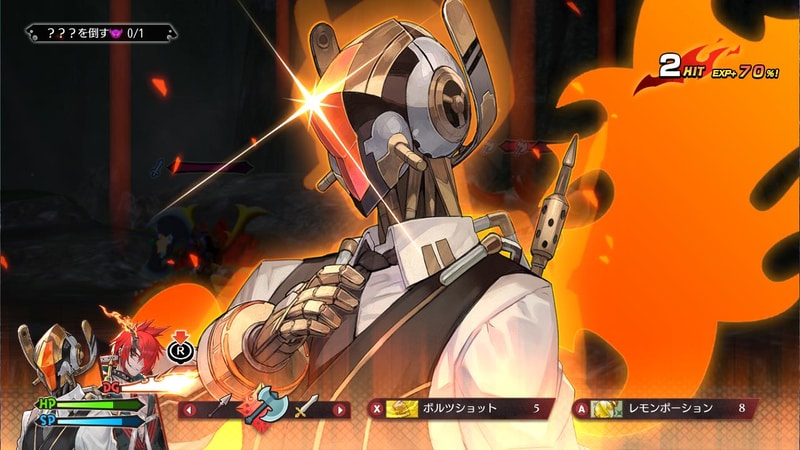Click the left weapon-cycle arrow
This screenshot has height=450, width=800.
tap(187, 409)
